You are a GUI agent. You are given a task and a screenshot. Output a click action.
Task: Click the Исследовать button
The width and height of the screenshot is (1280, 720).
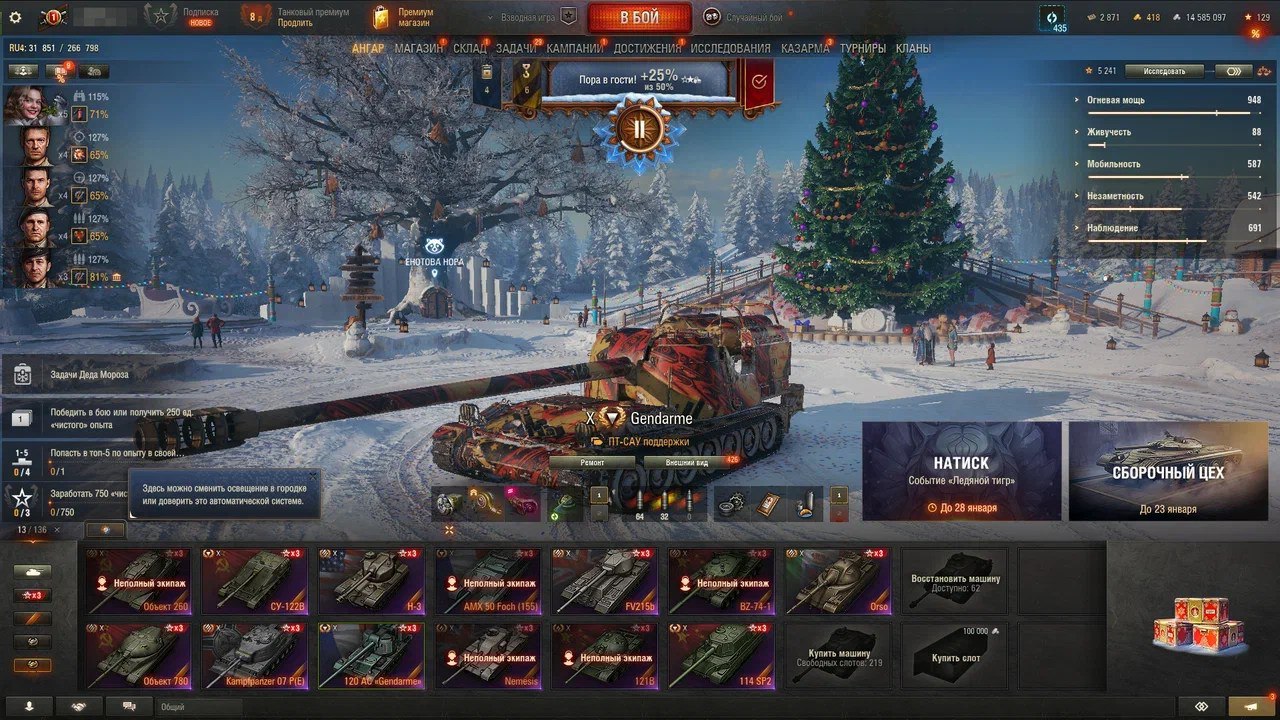pyautogui.click(x=1164, y=71)
